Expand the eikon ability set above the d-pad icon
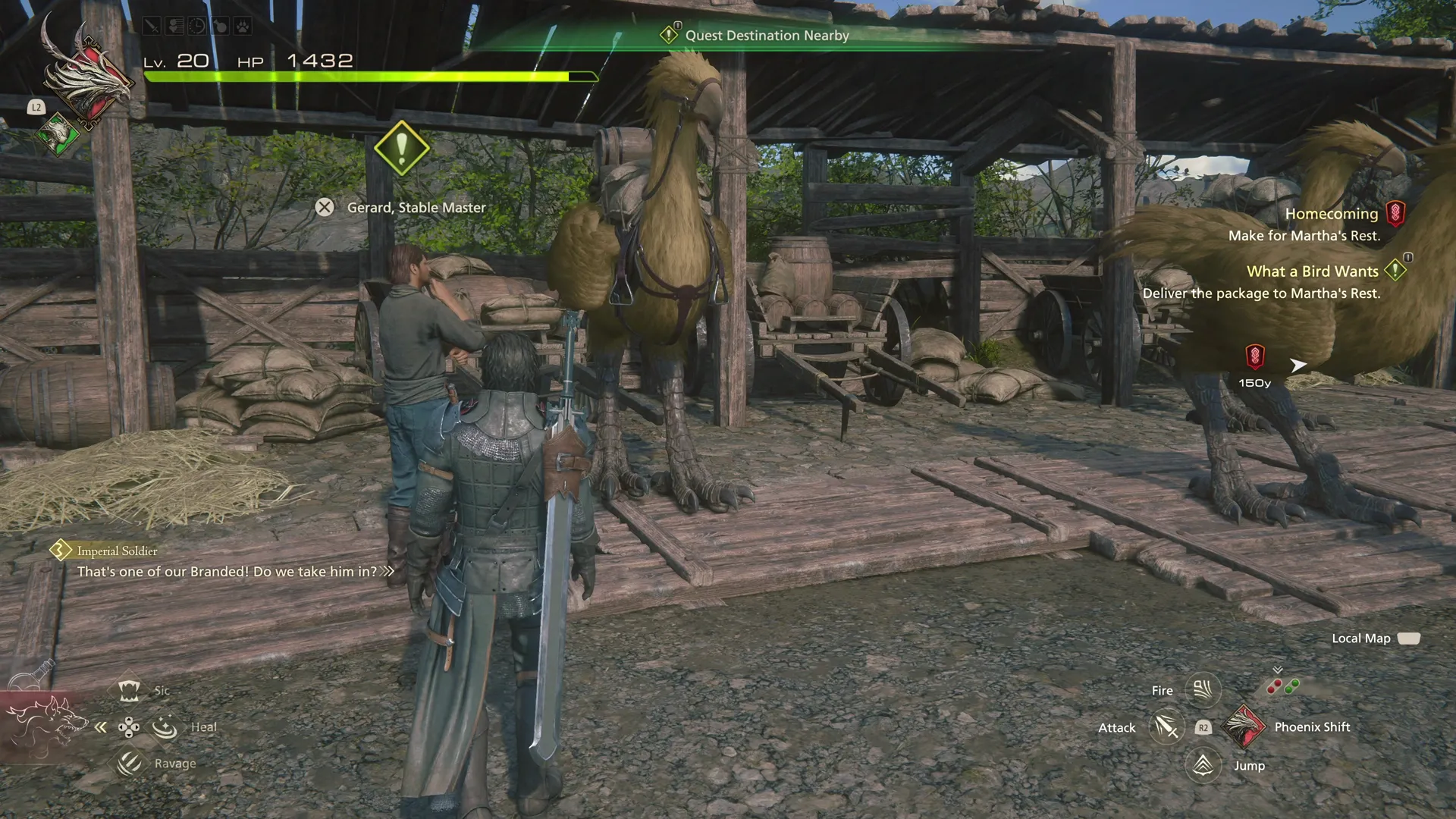This screenshot has height=819, width=1456. point(1279,670)
